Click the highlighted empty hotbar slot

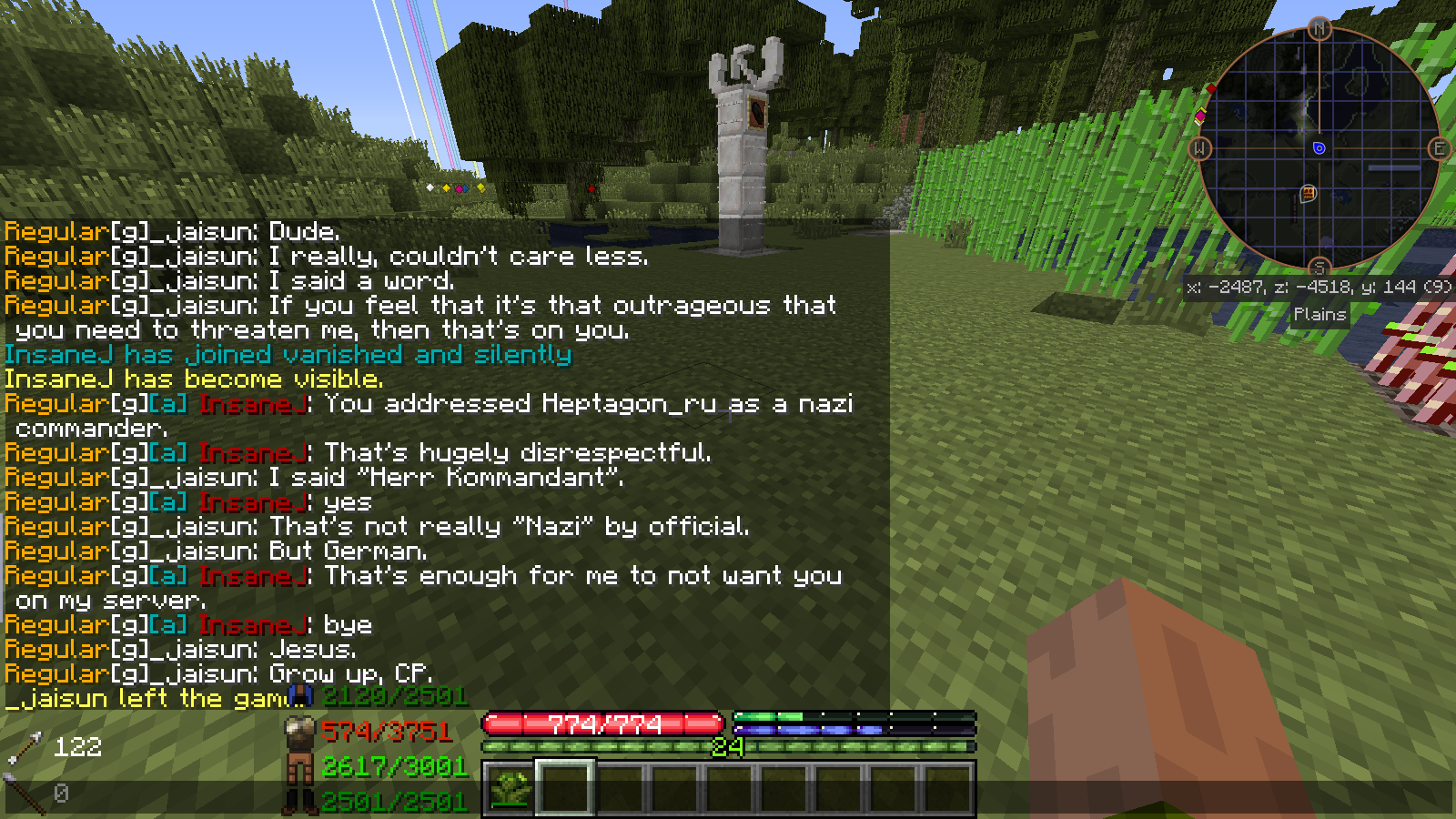[x=564, y=787]
